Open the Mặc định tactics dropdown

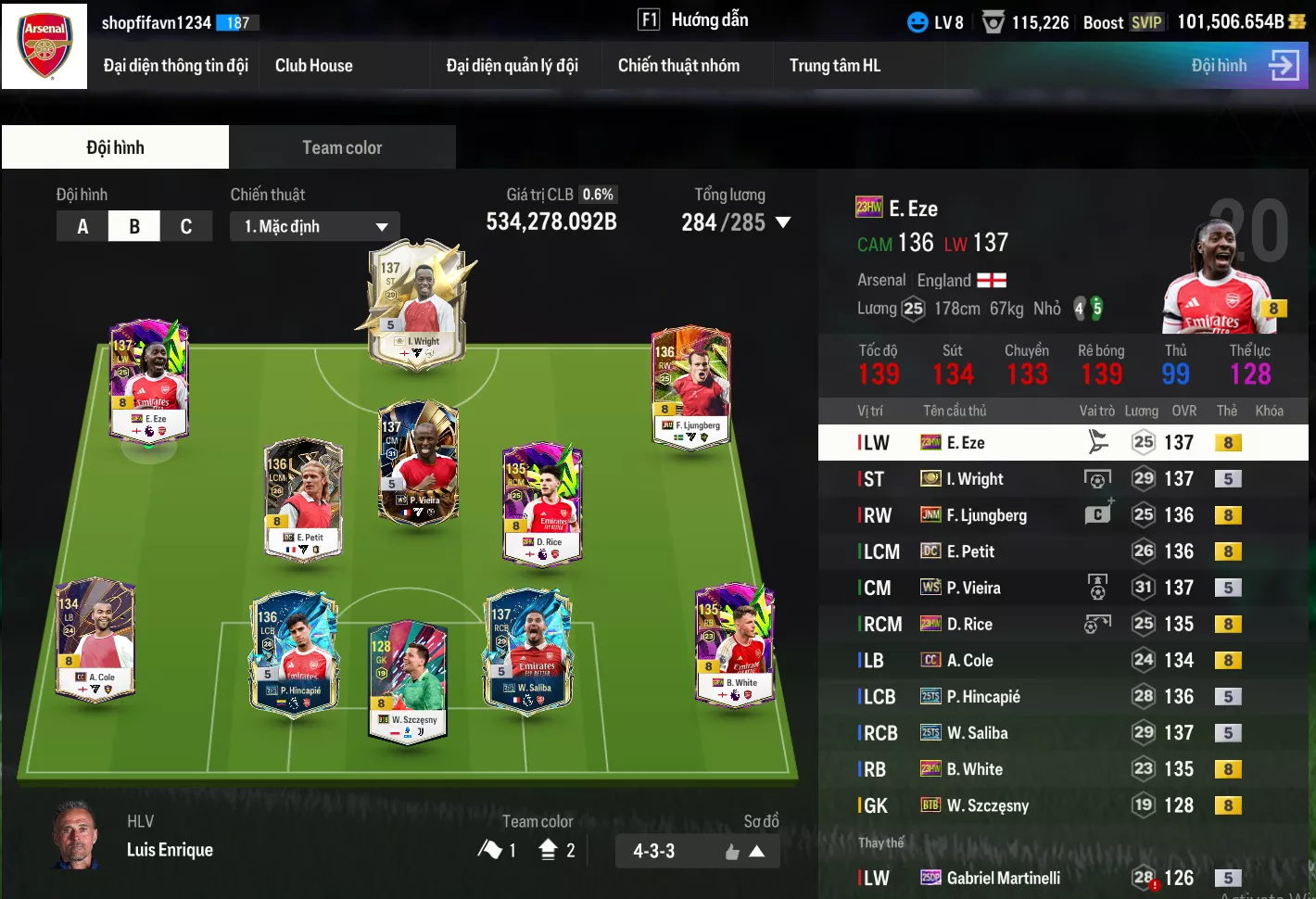tap(315, 226)
